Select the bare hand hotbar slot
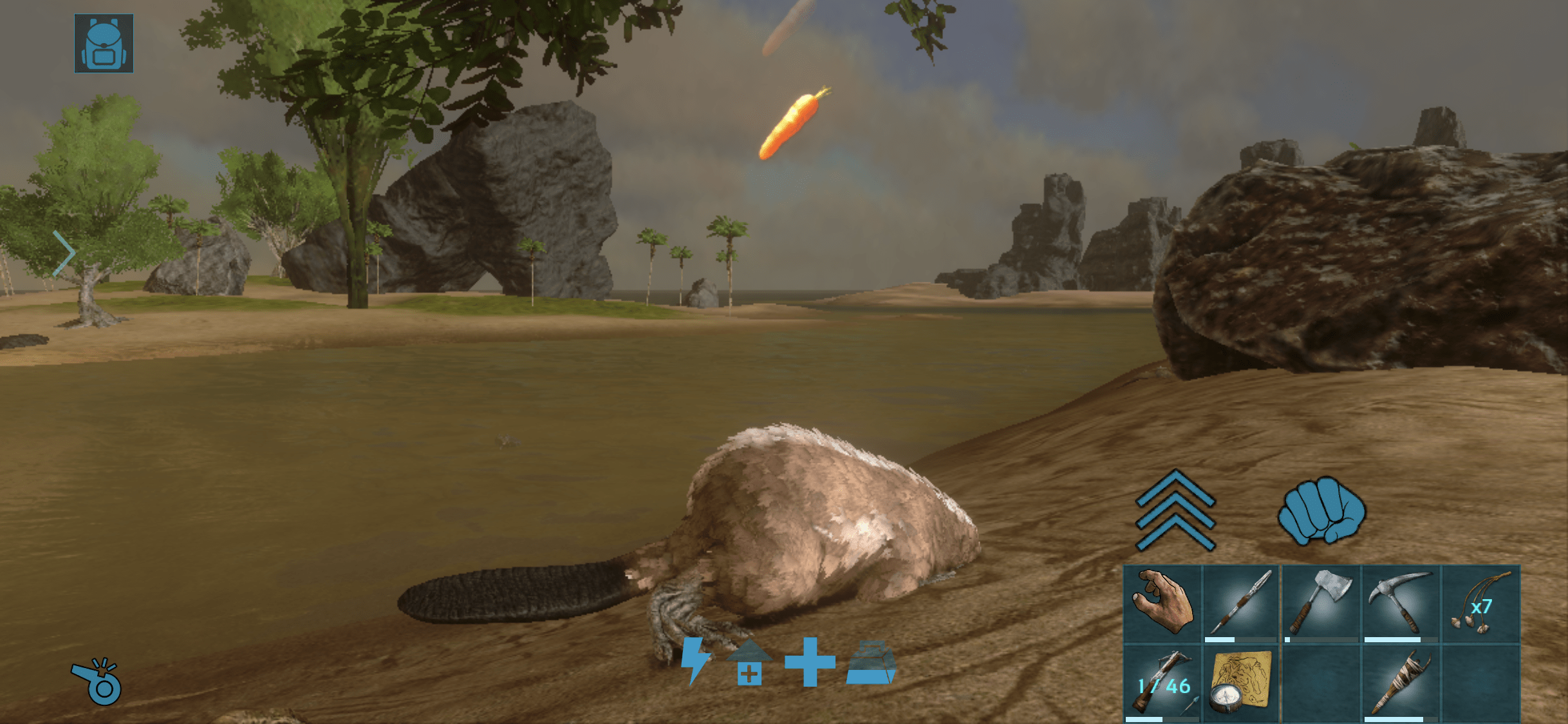The height and width of the screenshot is (724, 1568). tap(1162, 604)
